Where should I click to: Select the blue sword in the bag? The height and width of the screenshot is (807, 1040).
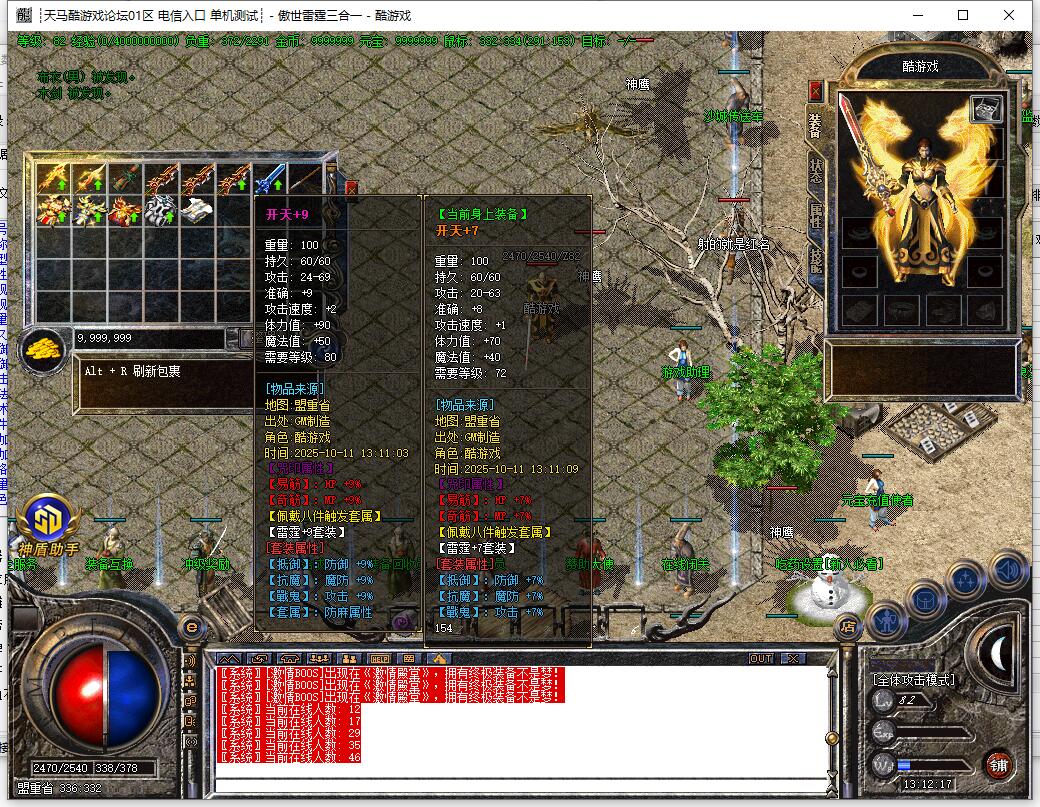pyautogui.click(x=270, y=179)
